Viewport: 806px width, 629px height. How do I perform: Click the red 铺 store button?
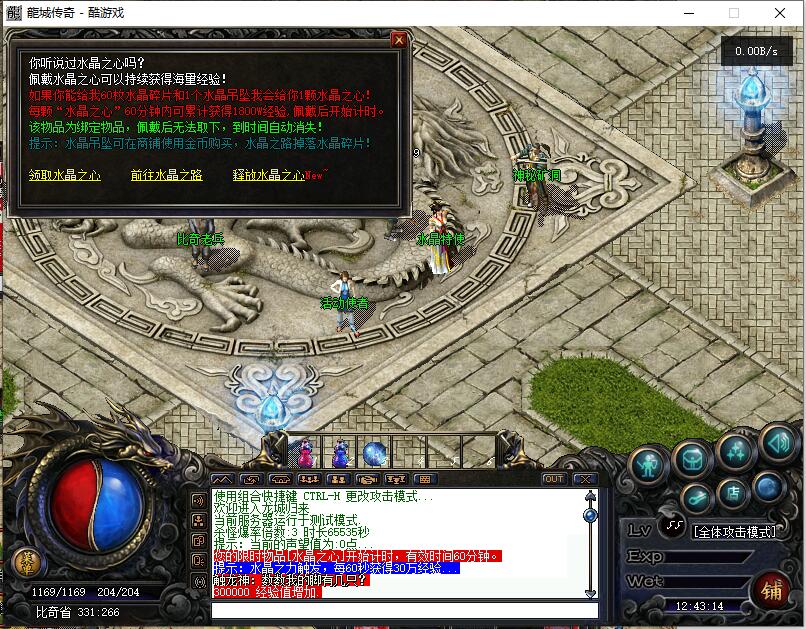[x=771, y=590]
